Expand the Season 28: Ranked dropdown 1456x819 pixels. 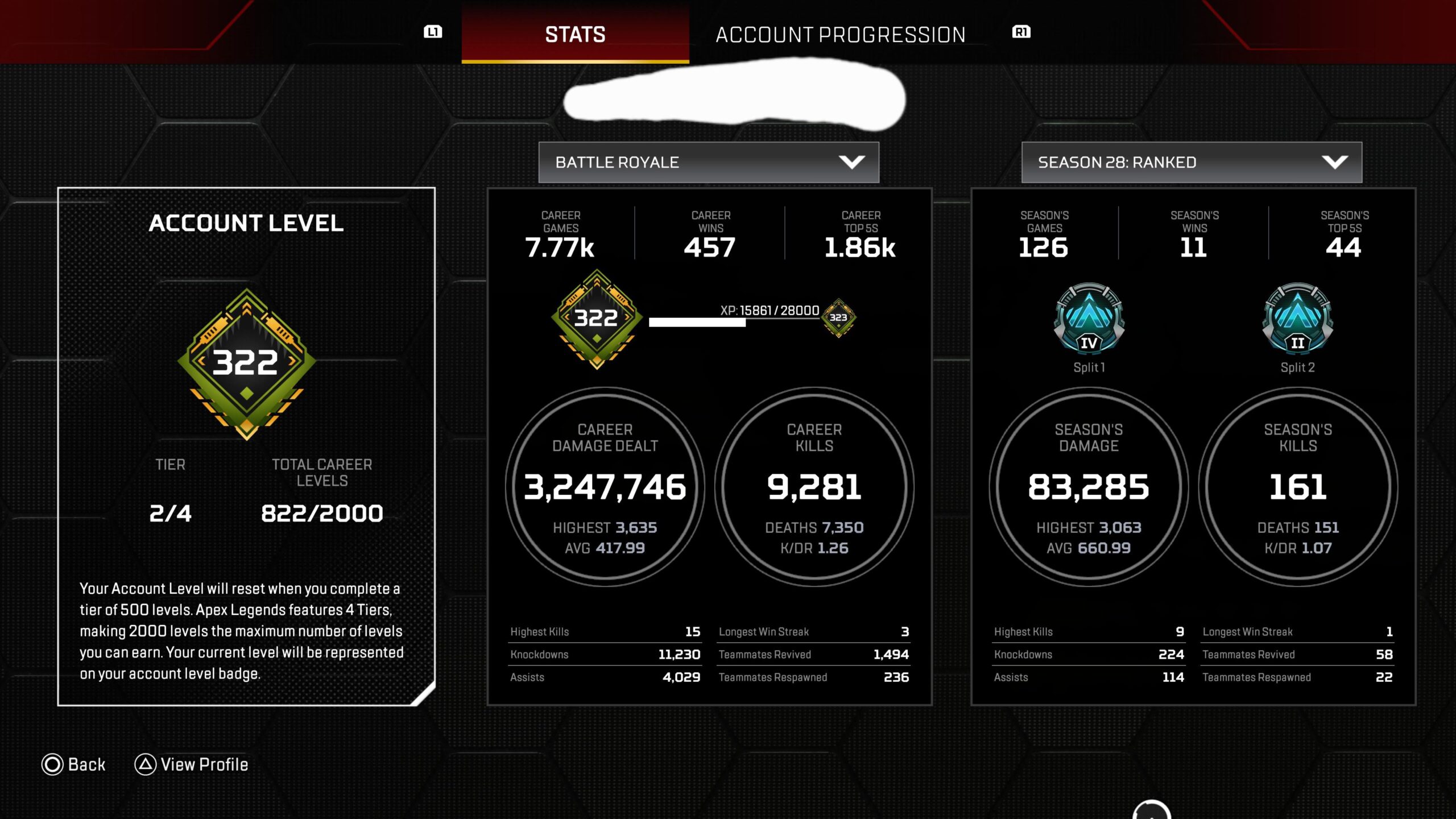[1192, 163]
